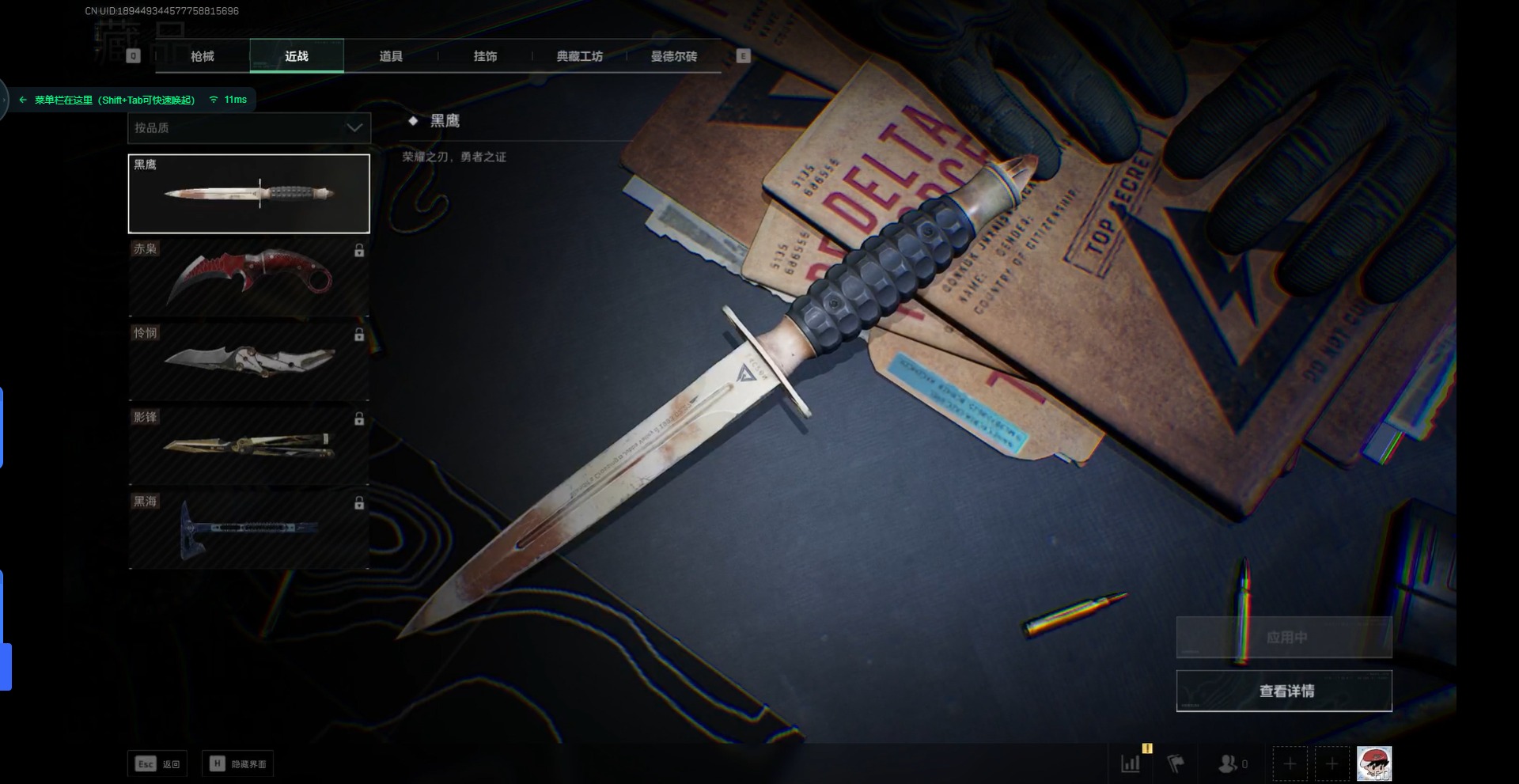Switch to the 枪械 (firearms) tab

click(203, 56)
